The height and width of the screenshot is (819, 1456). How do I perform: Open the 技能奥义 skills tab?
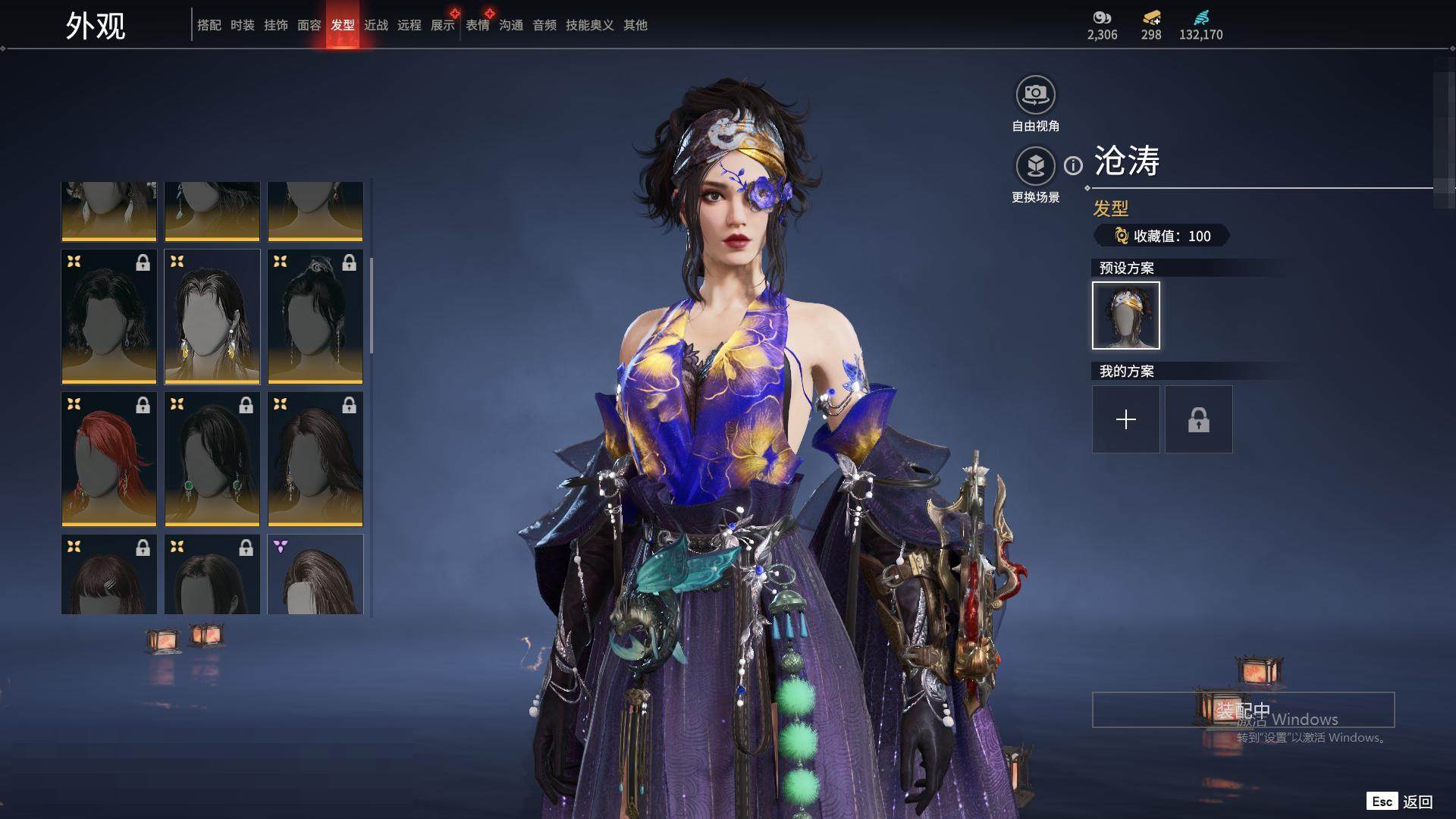click(589, 25)
